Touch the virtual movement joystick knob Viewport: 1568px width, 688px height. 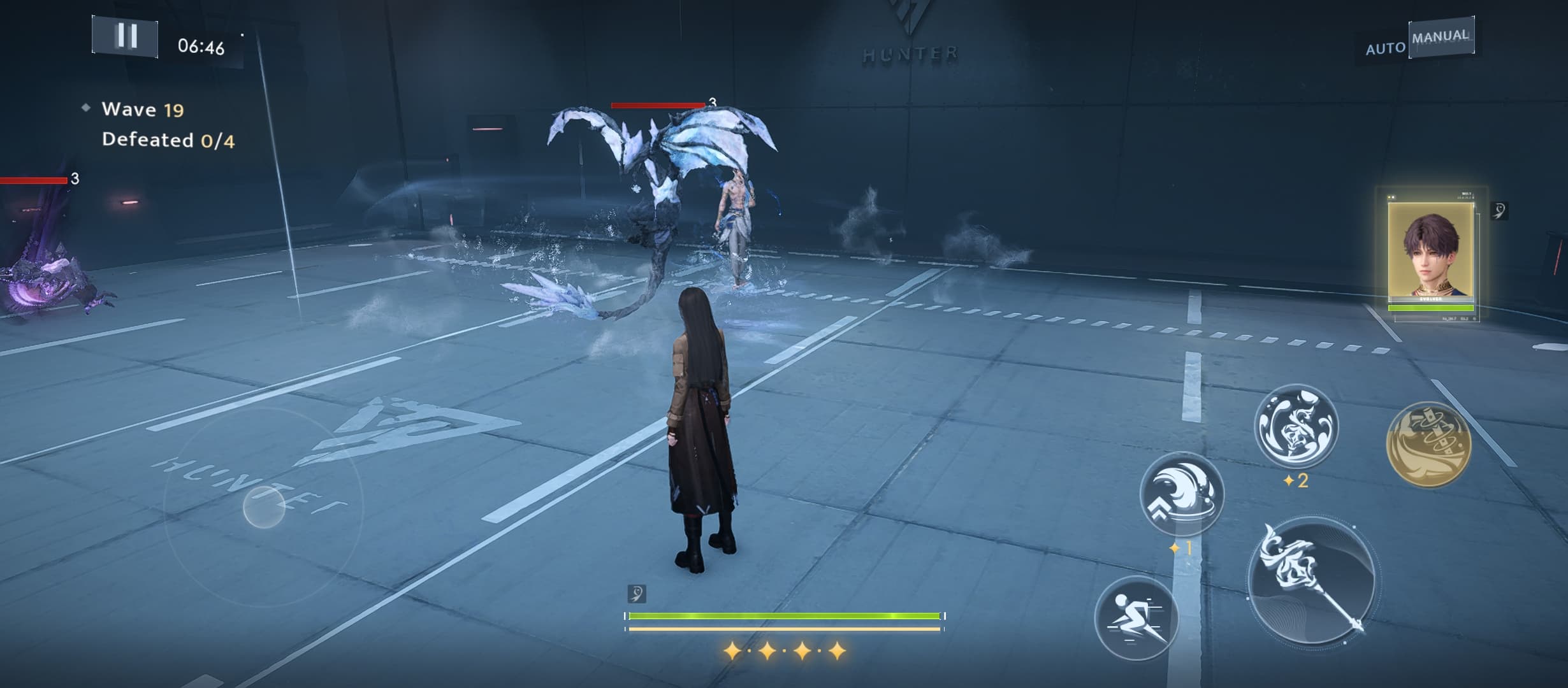tap(264, 507)
